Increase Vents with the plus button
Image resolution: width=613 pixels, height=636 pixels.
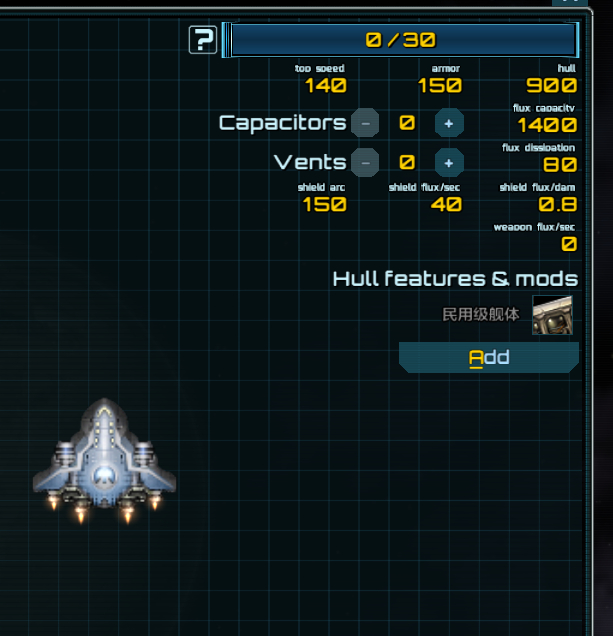click(x=449, y=162)
